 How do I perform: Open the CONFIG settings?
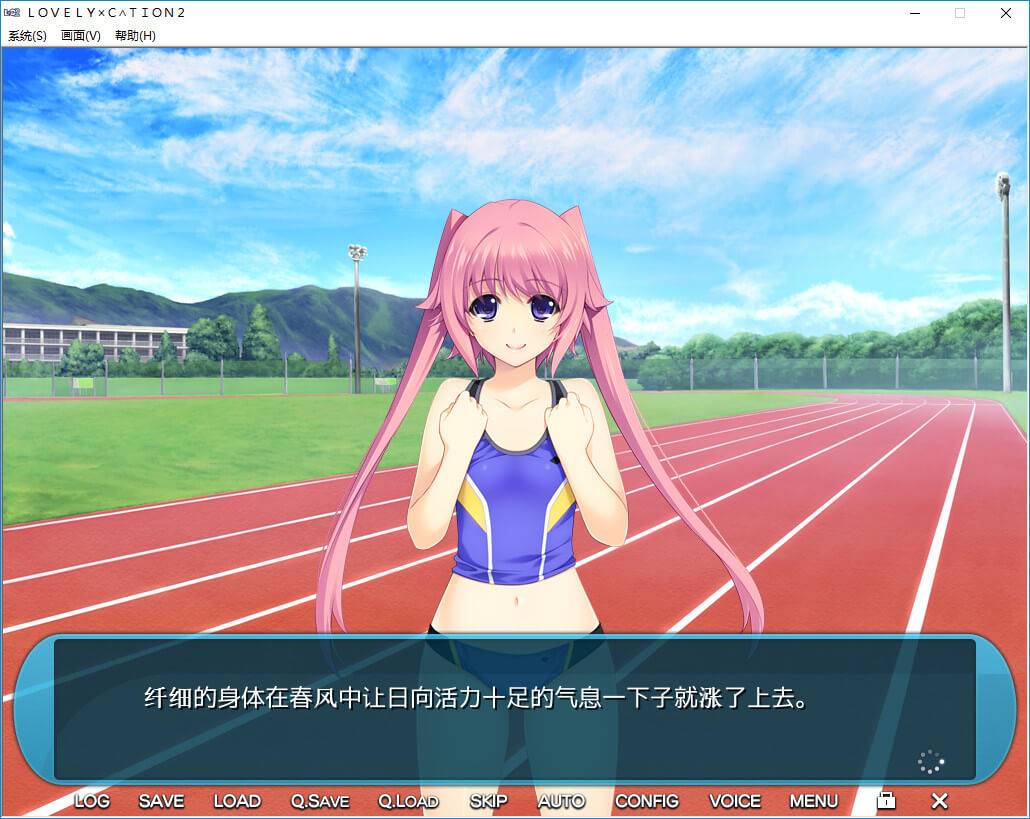pyautogui.click(x=646, y=801)
